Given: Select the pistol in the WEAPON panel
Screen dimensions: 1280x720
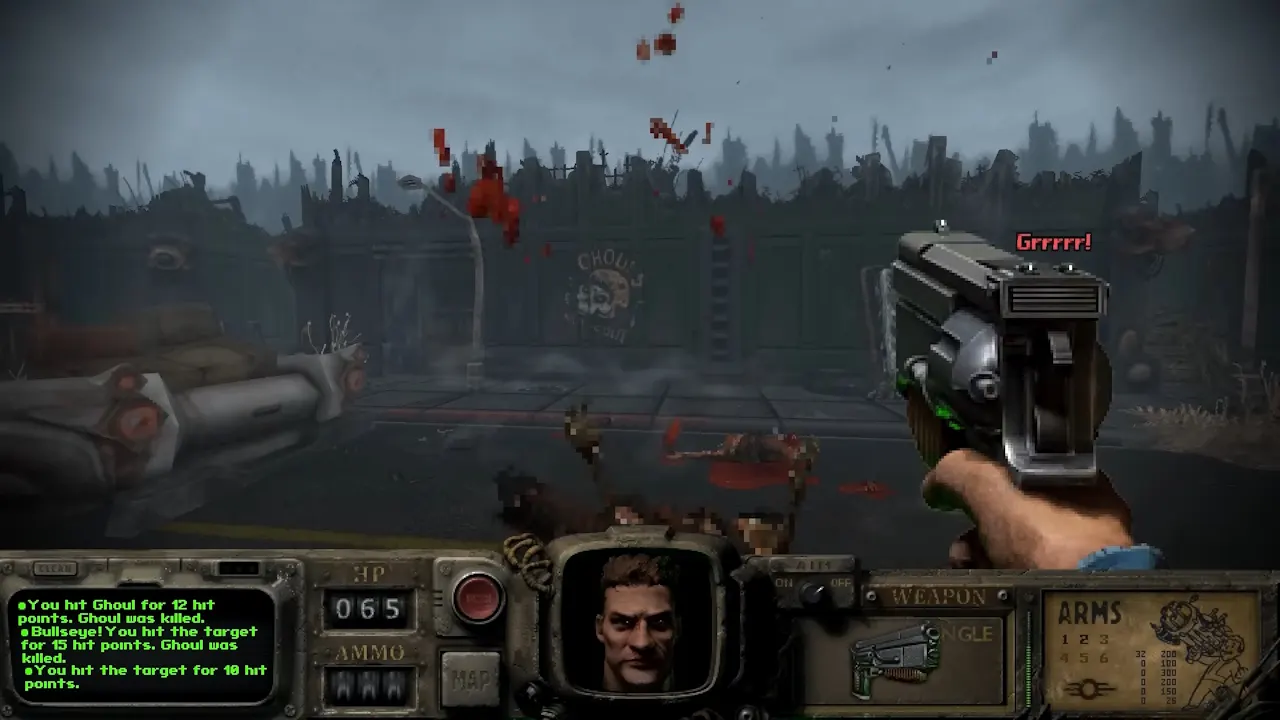Looking at the screenshot, I should coord(895,658).
